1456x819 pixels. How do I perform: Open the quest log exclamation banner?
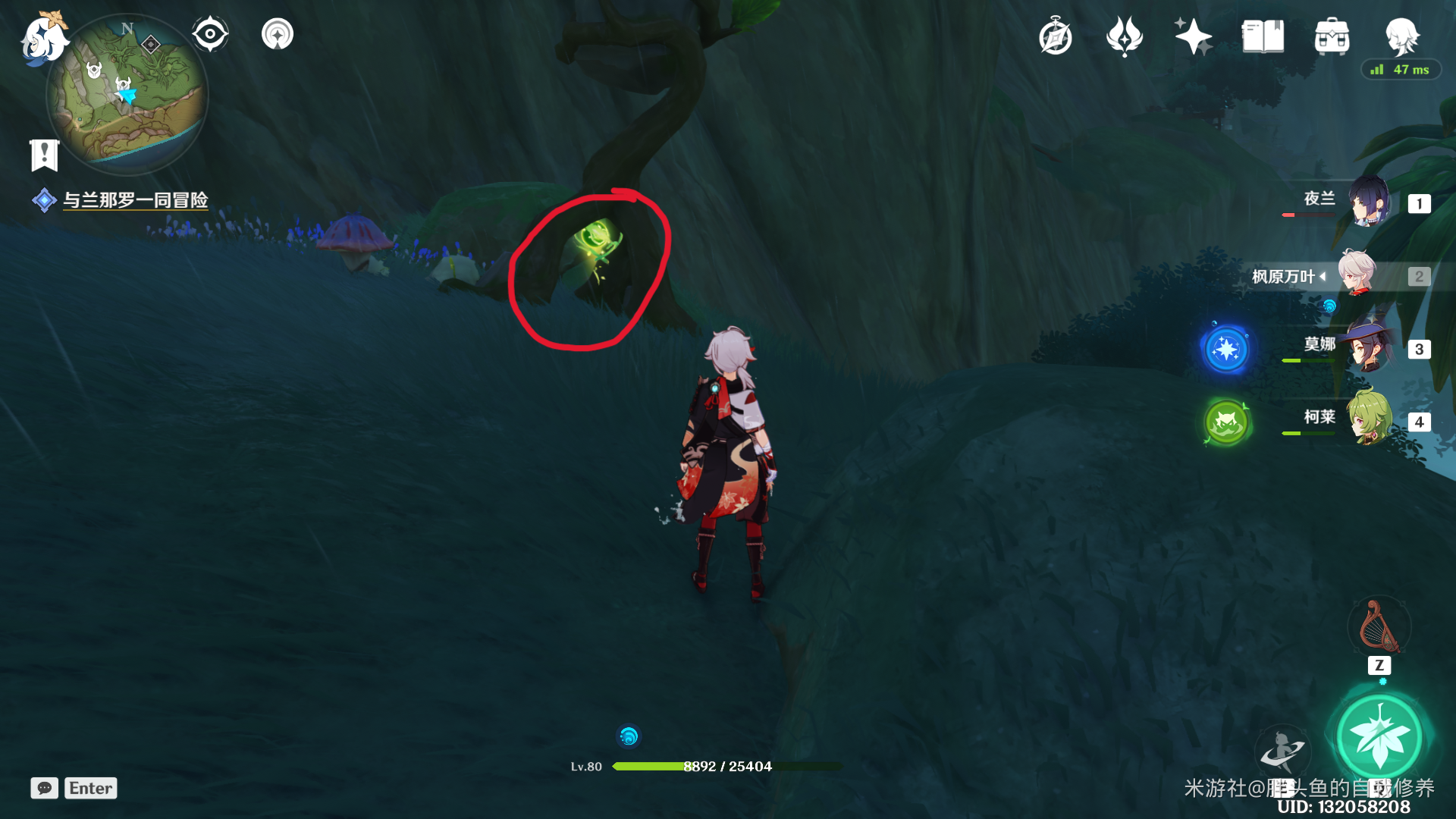tap(44, 155)
